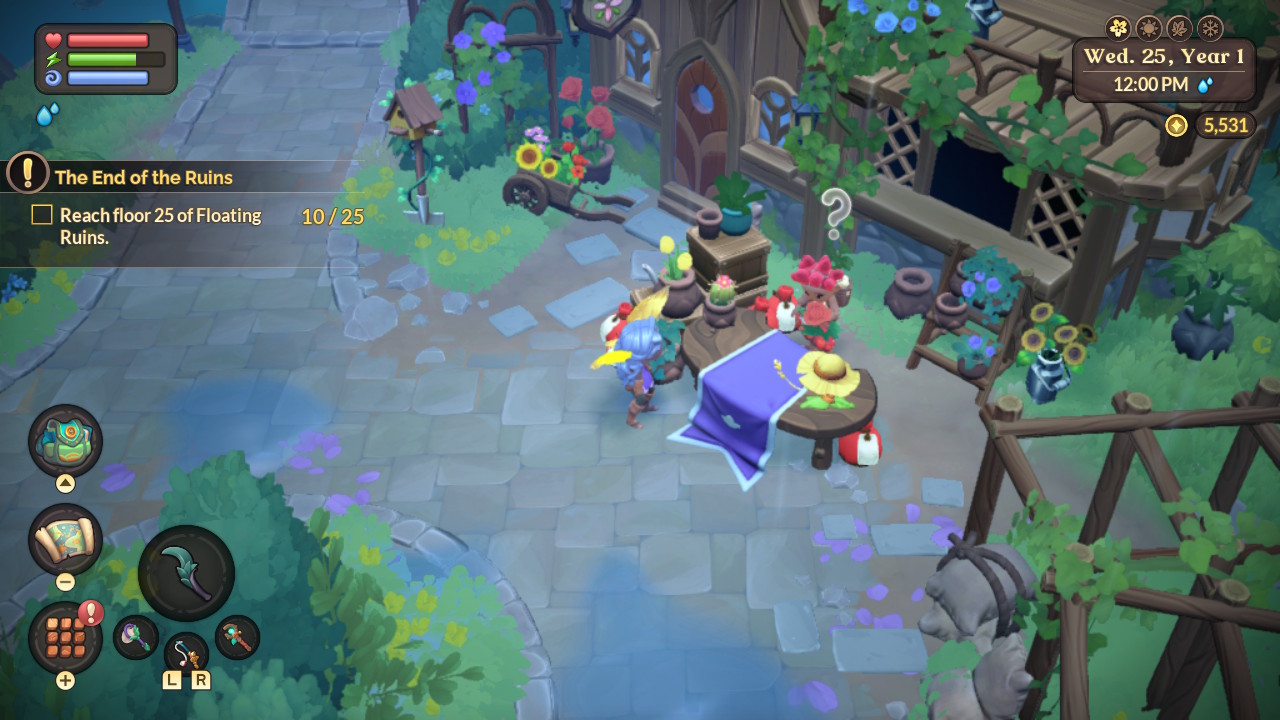Click the gold coin currency icon
Image resolution: width=1280 pixels, height=720 pixels.
(x=1177, y=126)
